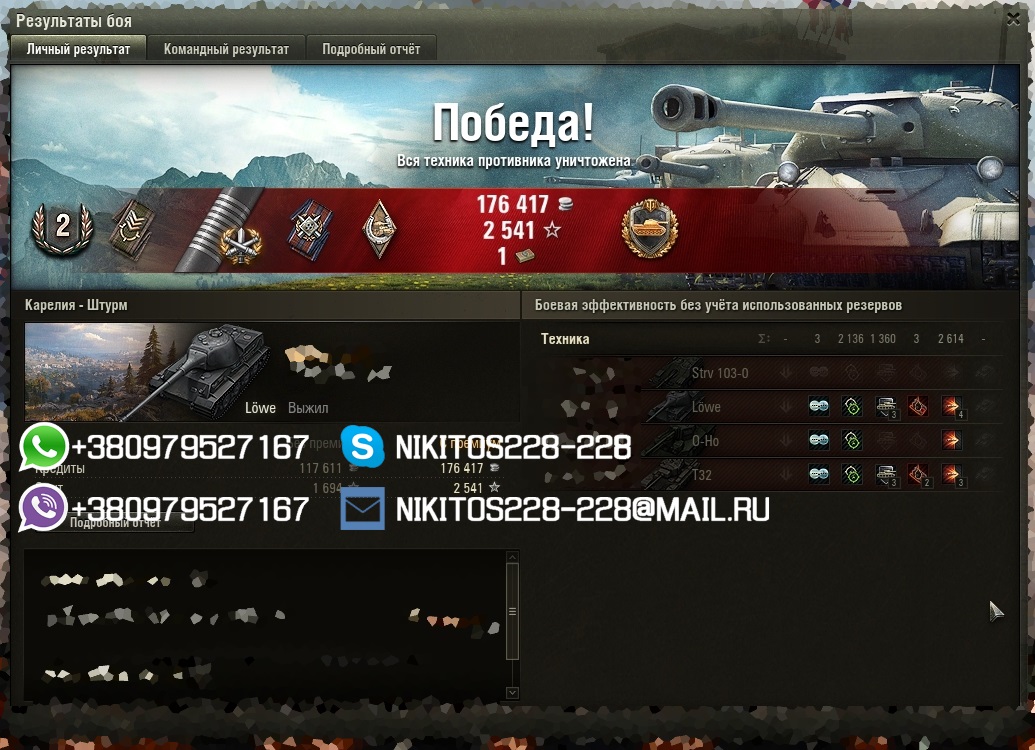Click the log panel's scroll-up arrow
Image resolution: width=1035 pixels, height=750 pixels.
click(513, 557)
